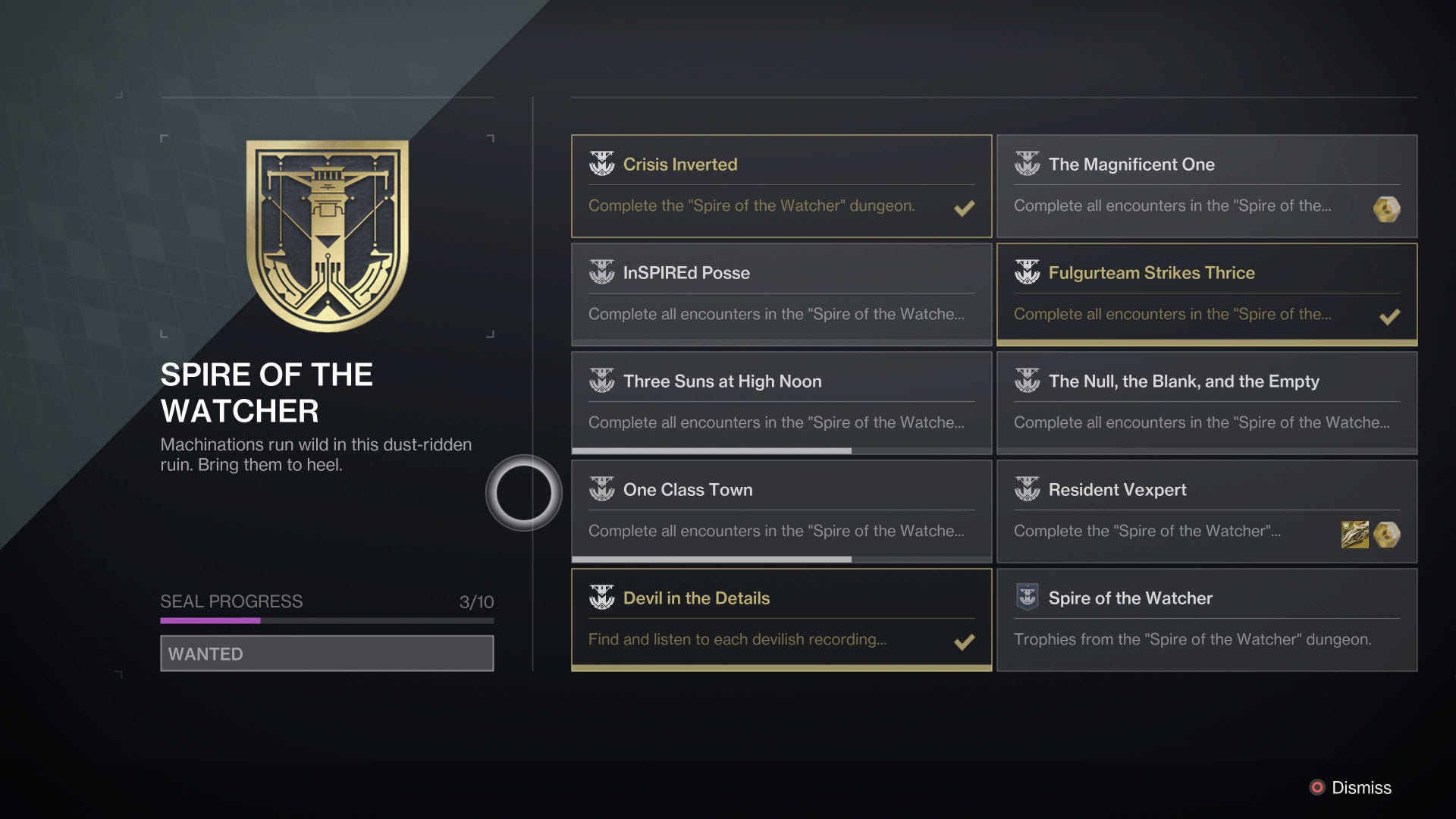The image size is (1456, 819).
Task: Toggle the Crisis Inverted completion checkmark
Action: point(966,206)
